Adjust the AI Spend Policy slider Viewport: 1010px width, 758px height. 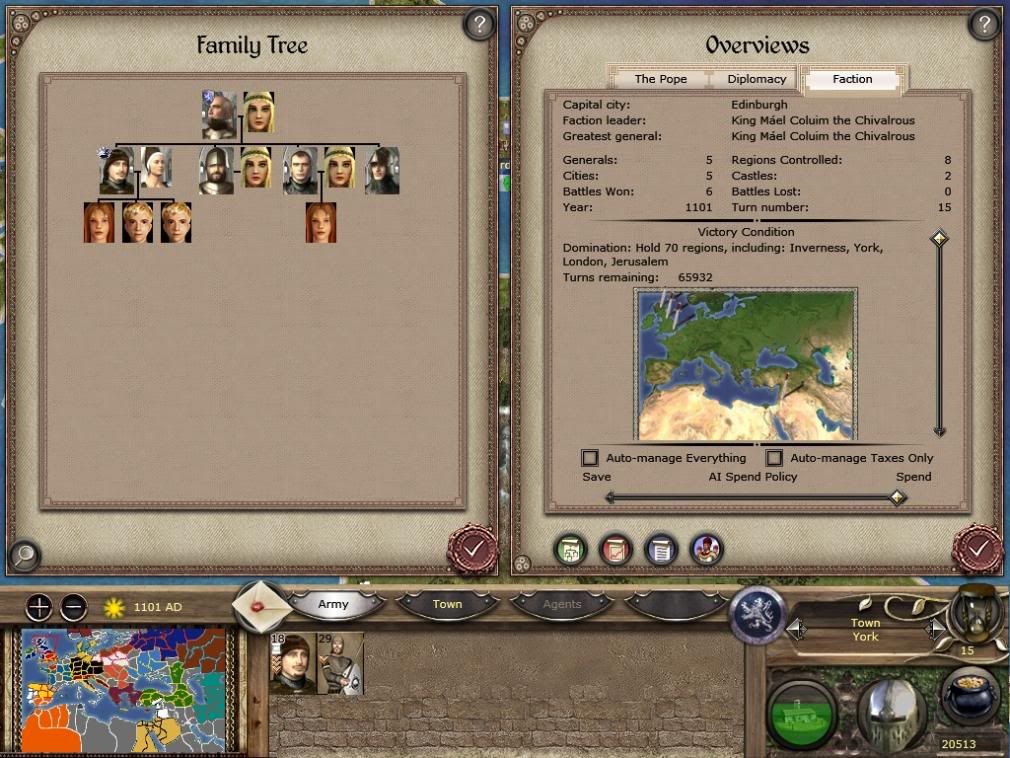coord(897,497)
